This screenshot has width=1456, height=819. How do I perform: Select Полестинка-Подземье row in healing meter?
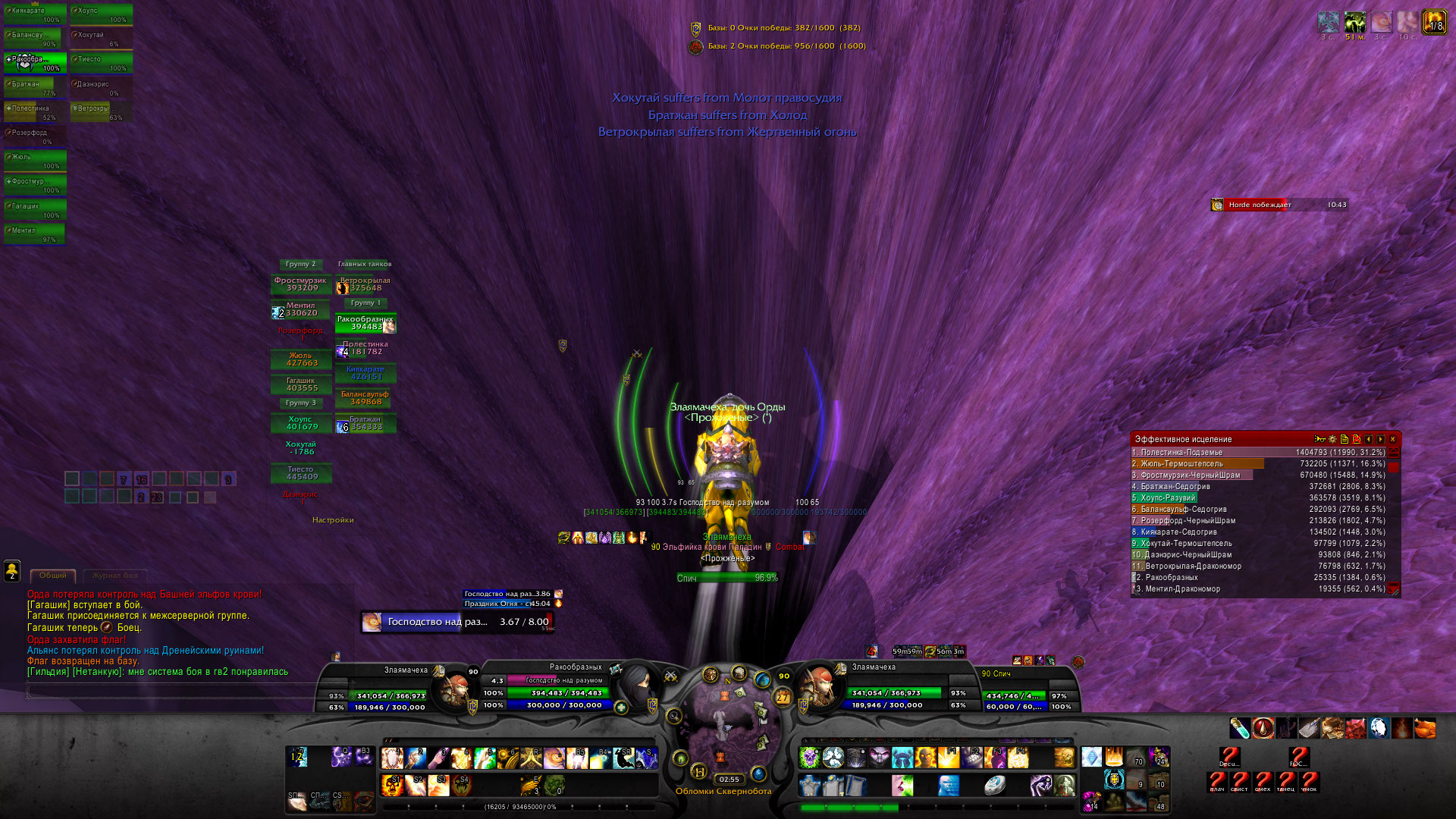[1259, 453]
